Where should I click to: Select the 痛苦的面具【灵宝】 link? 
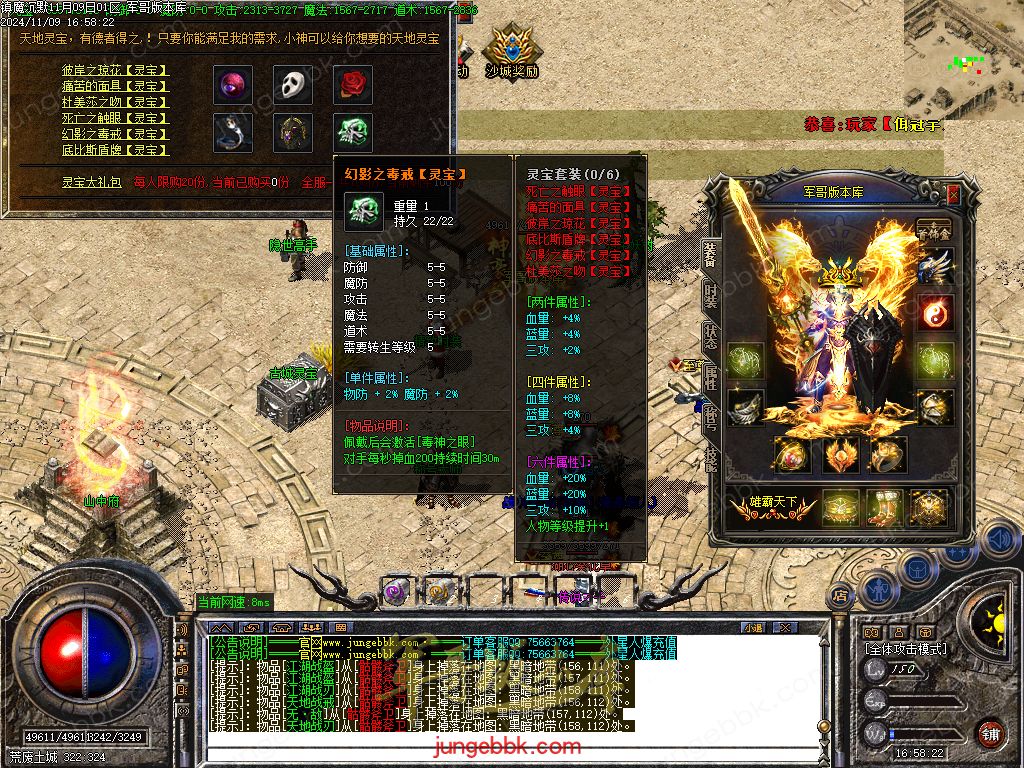tap(115, 87)
